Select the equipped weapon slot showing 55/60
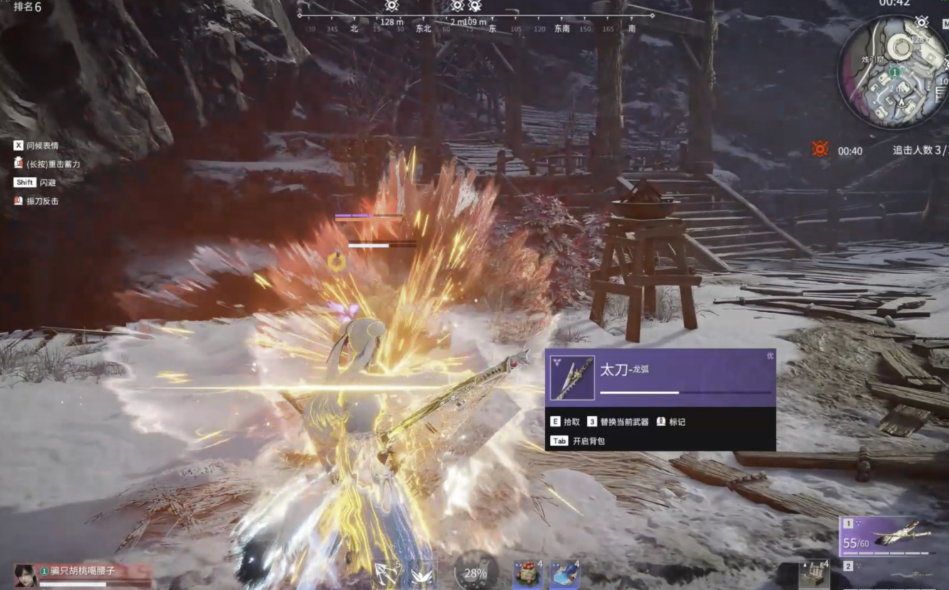 (893, 537)
